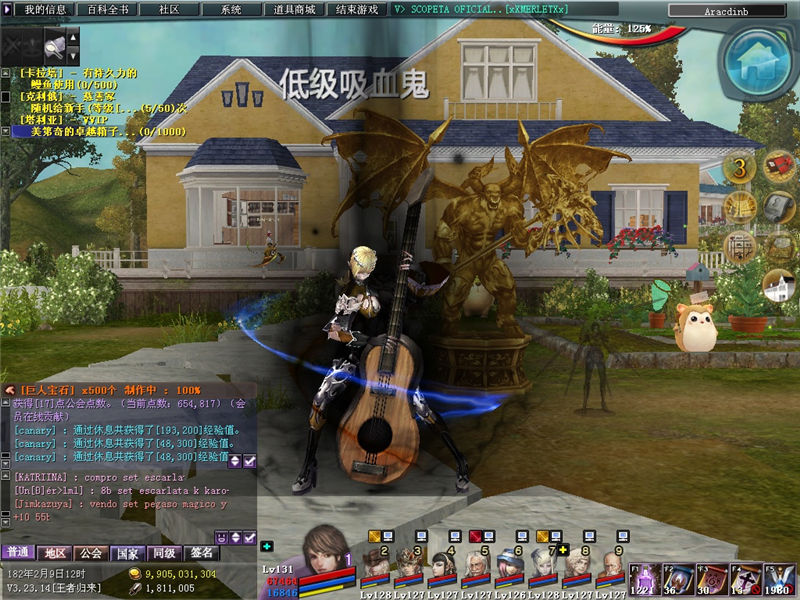Switch chat to the 国家 nation channel
Image resolution: width=800 pixels, height=600 pixels.
pyautogui.click(x=127, y=553)
